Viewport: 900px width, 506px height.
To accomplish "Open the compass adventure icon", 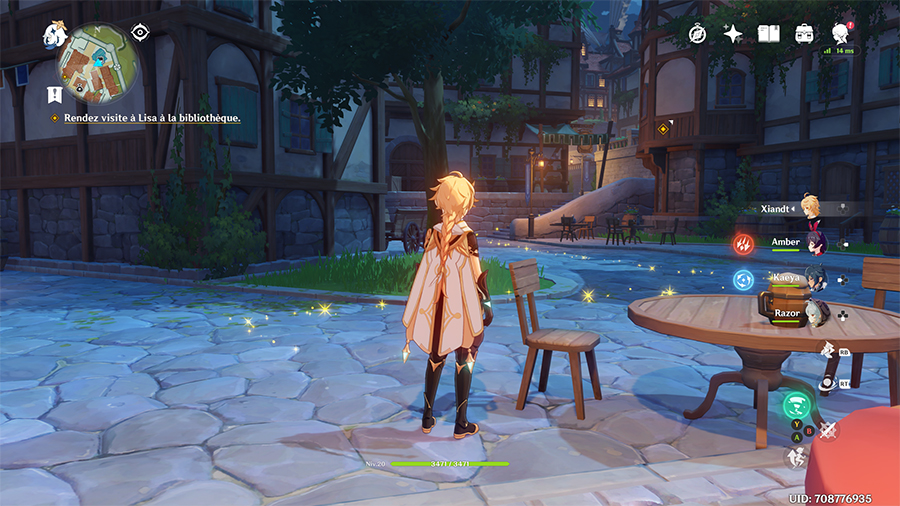I will [x=697, y=34].
